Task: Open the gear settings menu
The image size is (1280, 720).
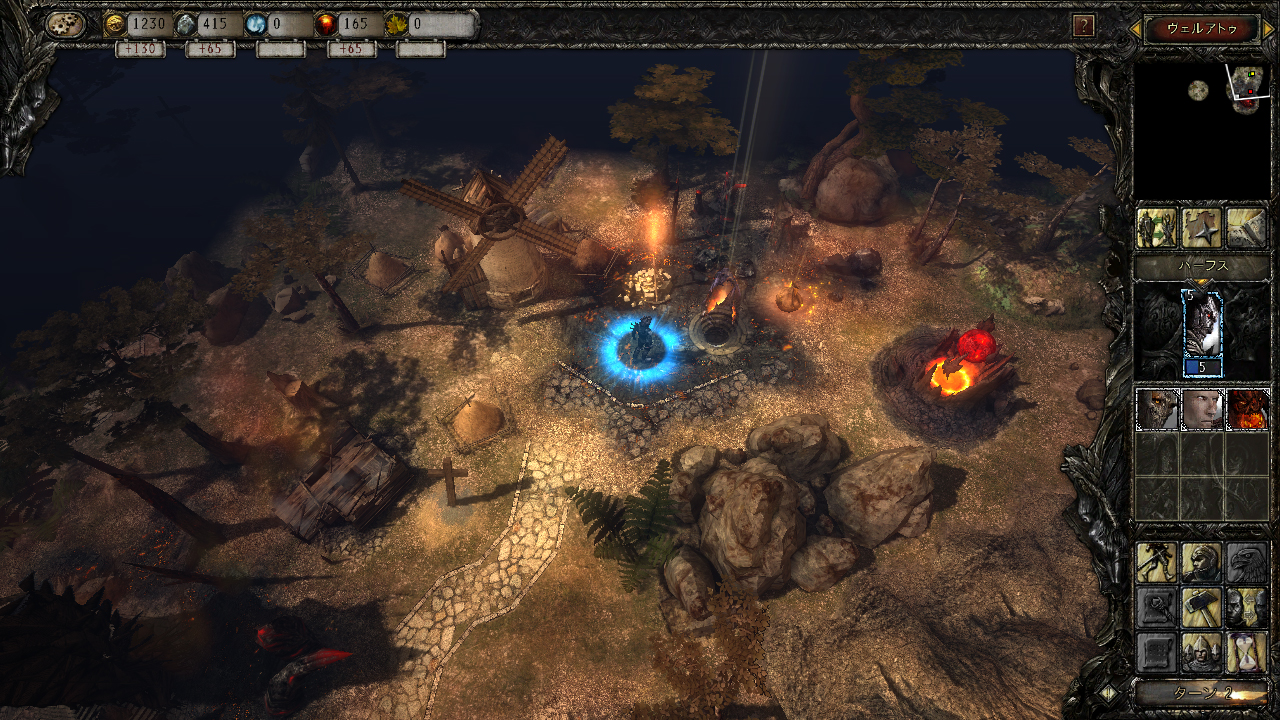Action: point(65,25)
